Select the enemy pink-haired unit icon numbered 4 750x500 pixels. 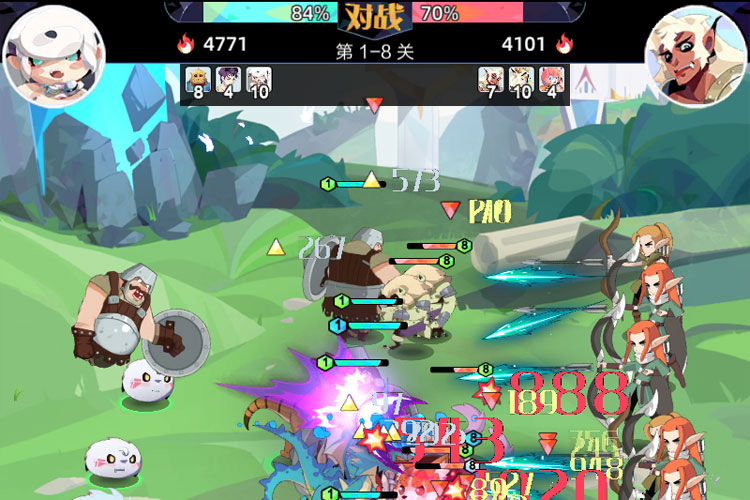(552, 83)
